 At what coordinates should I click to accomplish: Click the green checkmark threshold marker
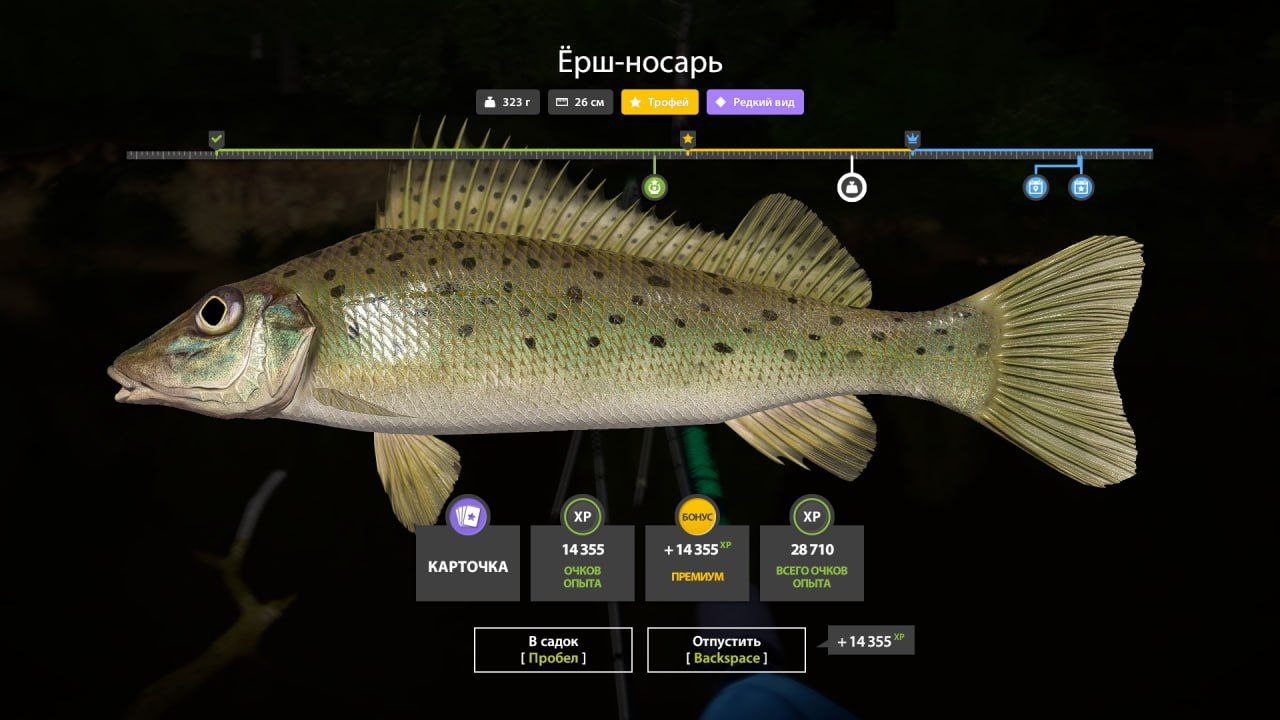point(216,139)
